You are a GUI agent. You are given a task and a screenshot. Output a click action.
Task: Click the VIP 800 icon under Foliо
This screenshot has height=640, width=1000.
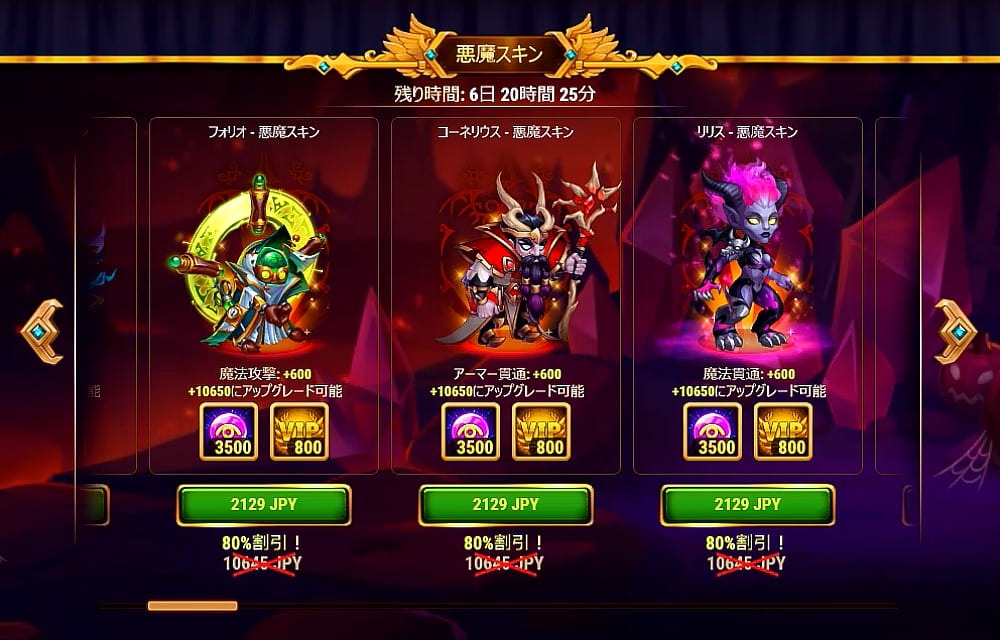(299, 432)
